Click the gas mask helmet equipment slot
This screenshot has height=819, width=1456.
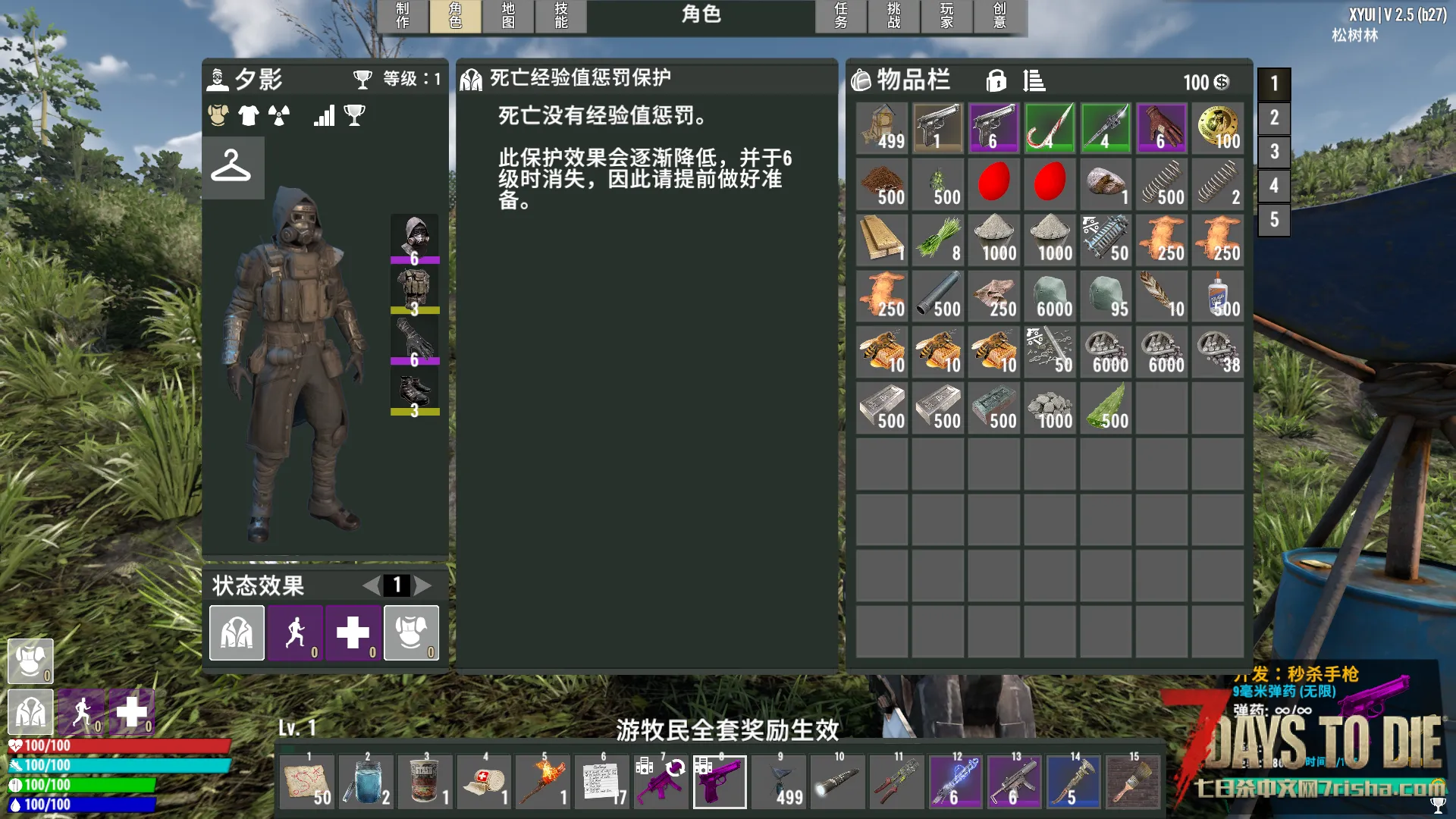pyautogui.click(x=415, y=238)
